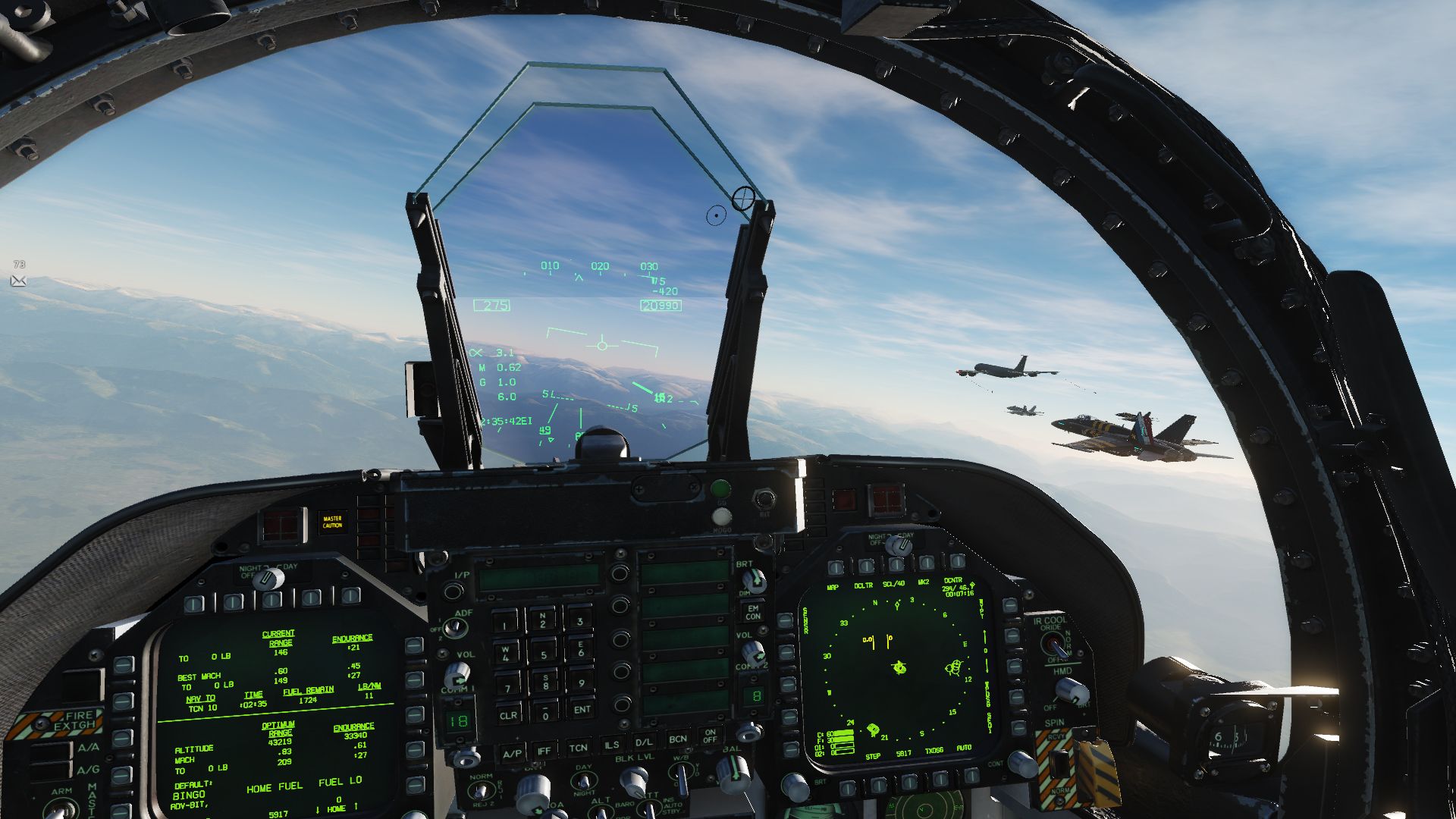
Task: Click the BCN beacon button
Action: pyautogui.click(x=677, y=739)
